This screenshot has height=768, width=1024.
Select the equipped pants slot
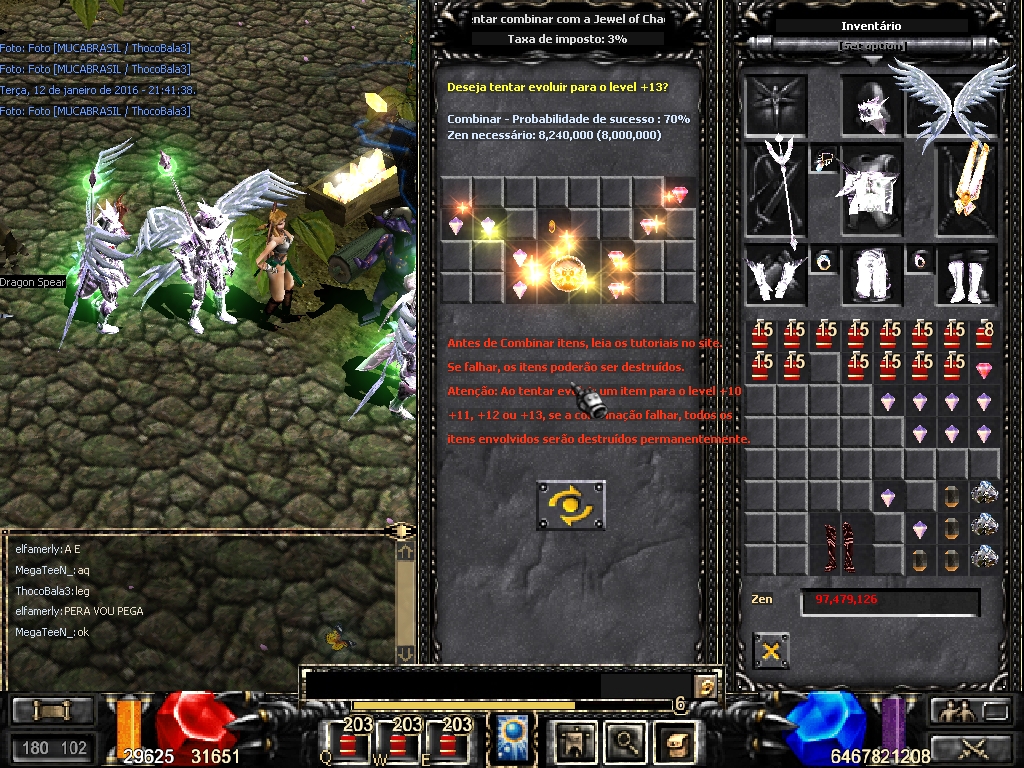pos(872,275)
